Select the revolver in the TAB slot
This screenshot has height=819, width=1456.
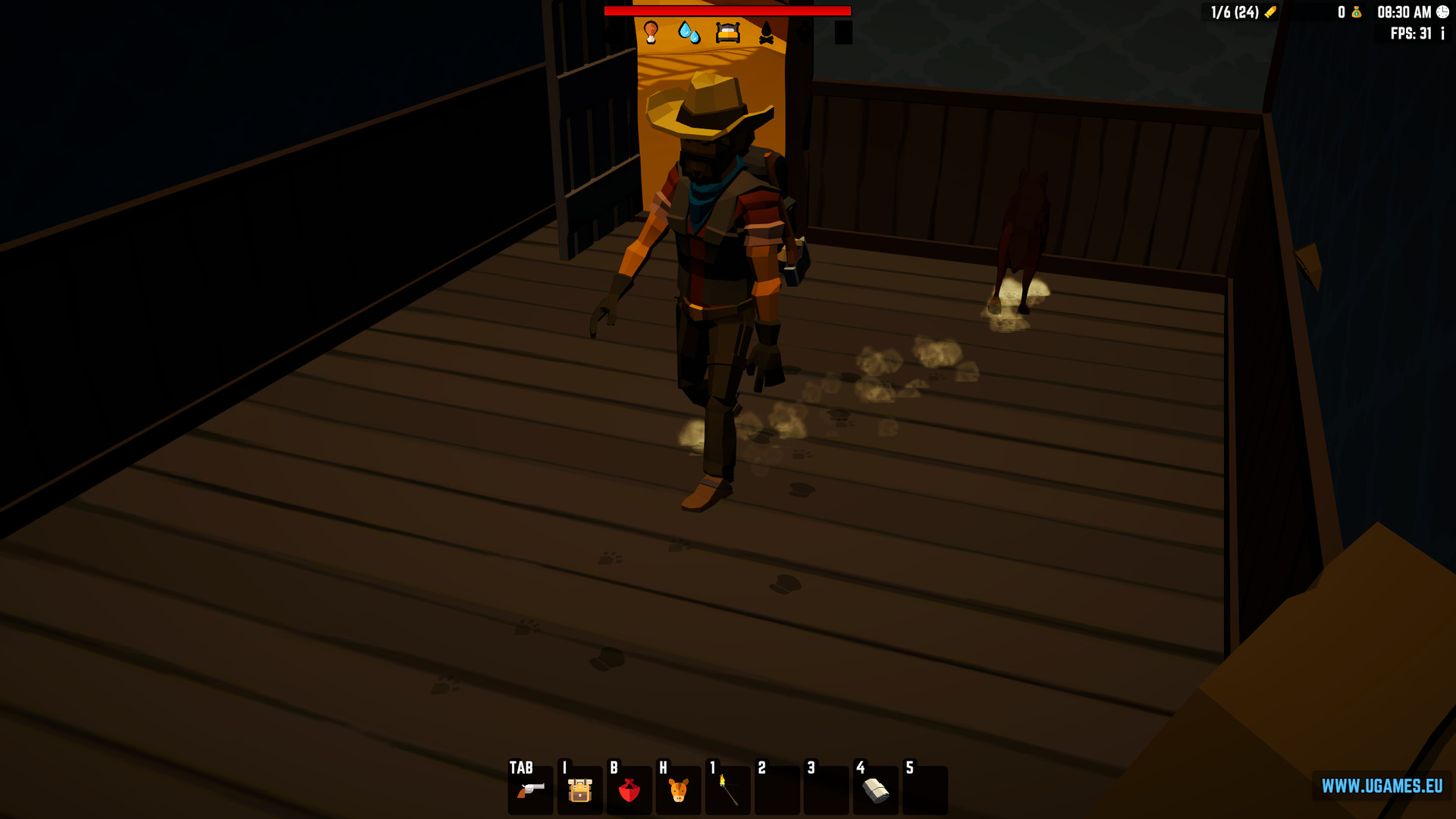(x=529, y=791)
